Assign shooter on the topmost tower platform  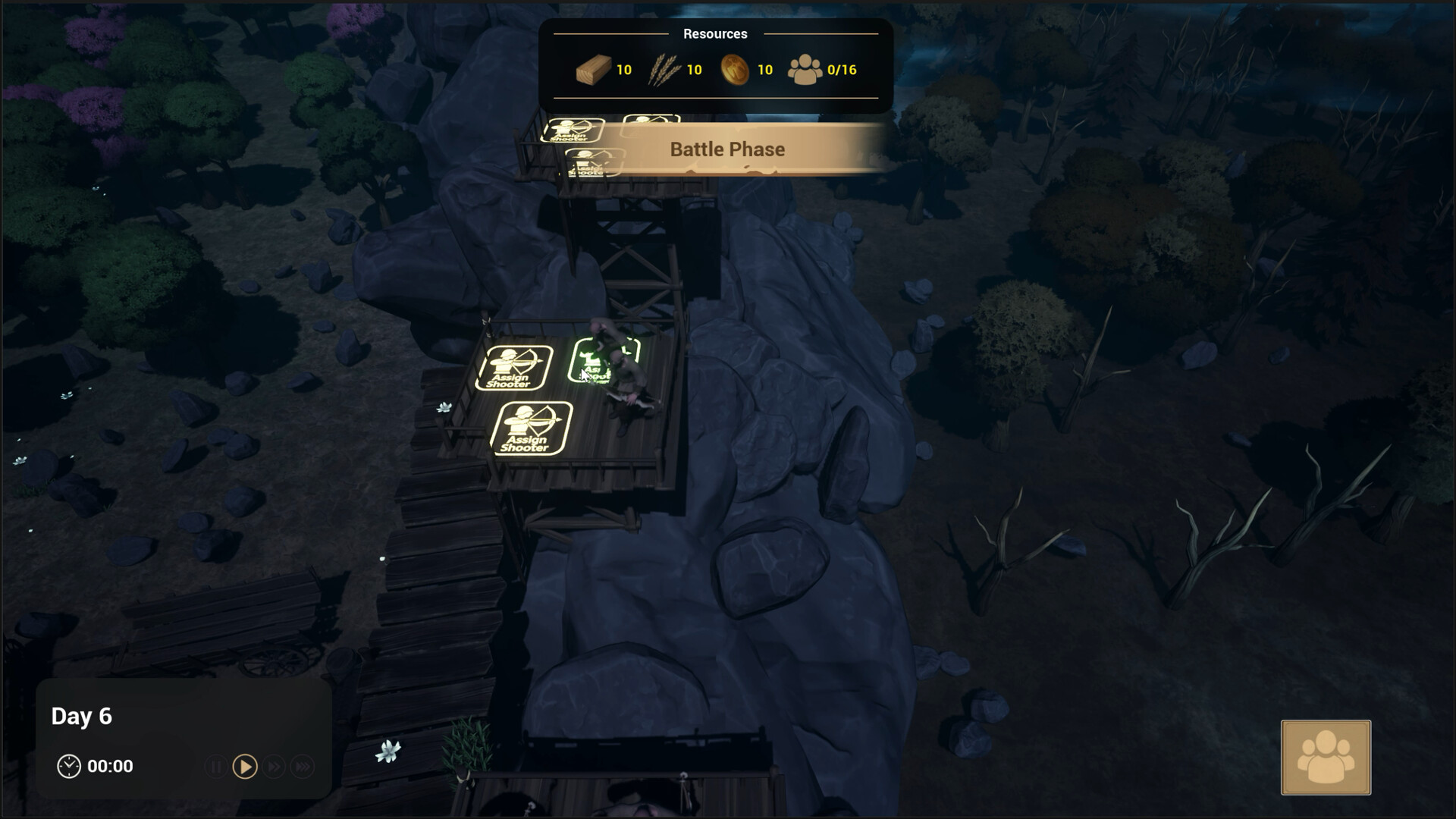573,129
